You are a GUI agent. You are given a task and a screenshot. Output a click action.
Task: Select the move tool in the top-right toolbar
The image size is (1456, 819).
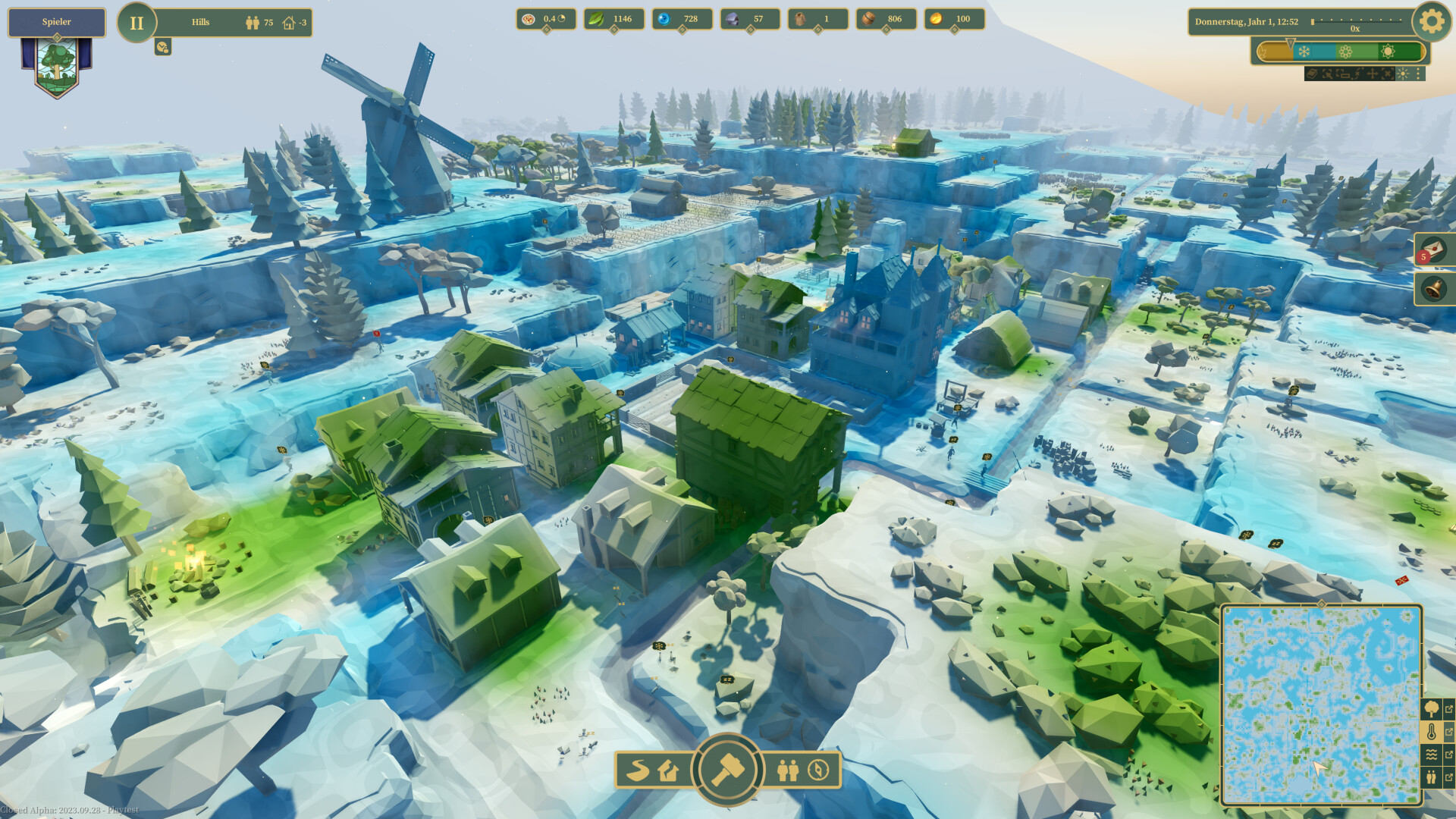pyautogui.click(x=1373, y=74)
